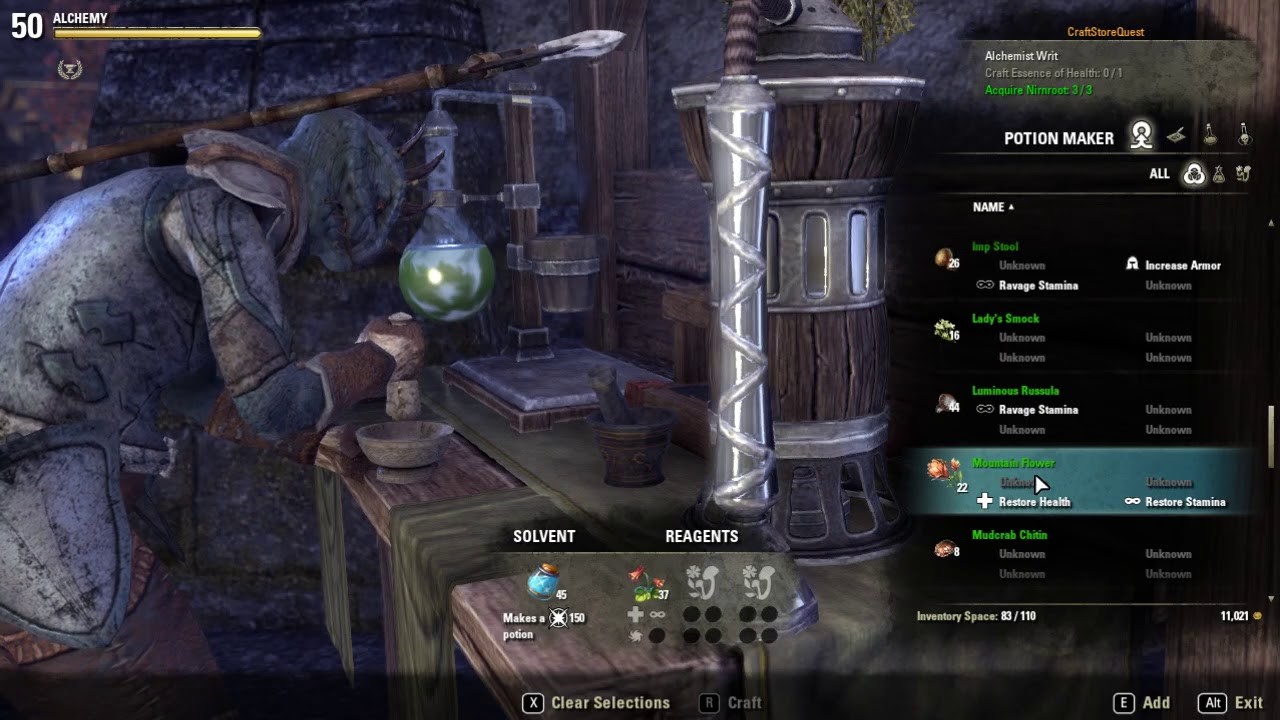Select the potion flask mode icon

pyautogui.click(x=1210, y=133)
